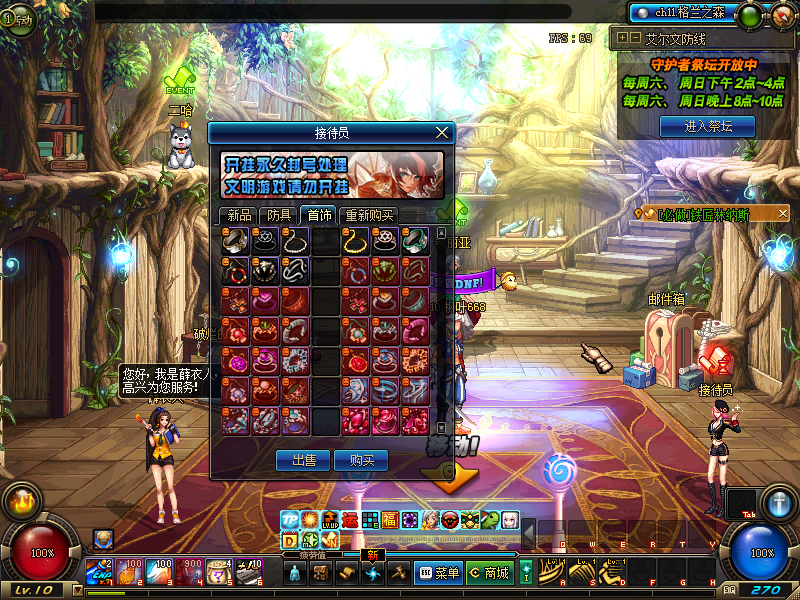Click the 购买 buy button
Viewport: 800px width, 600px height.
(x=361, y=460)
